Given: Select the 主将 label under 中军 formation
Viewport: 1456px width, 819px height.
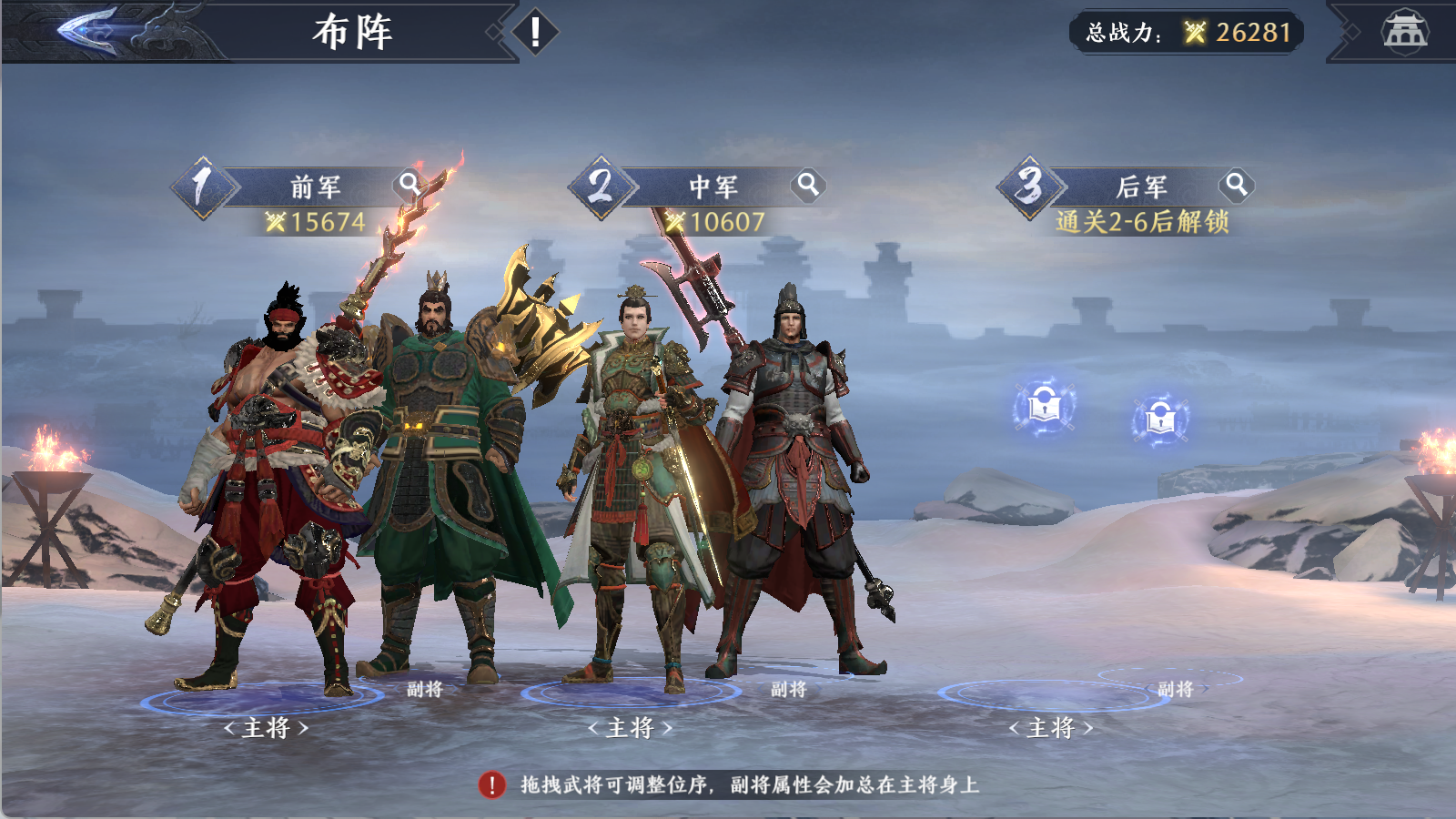Looking at the screenshot, I should (x=632, y=727).
